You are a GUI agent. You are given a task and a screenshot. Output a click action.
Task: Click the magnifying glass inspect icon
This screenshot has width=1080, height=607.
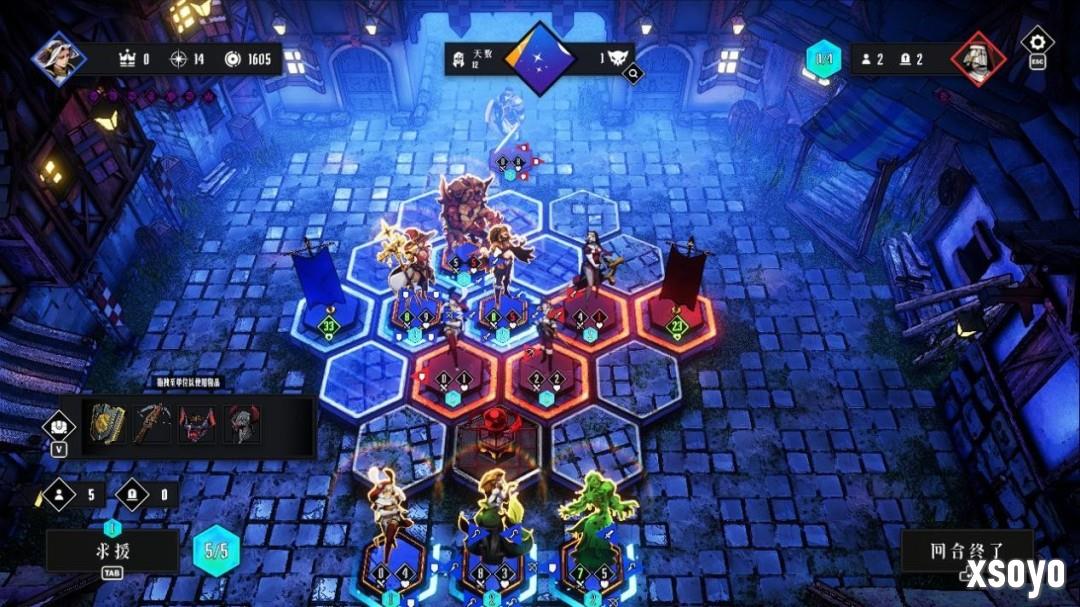pyautogui.click(x=632, y=73)
